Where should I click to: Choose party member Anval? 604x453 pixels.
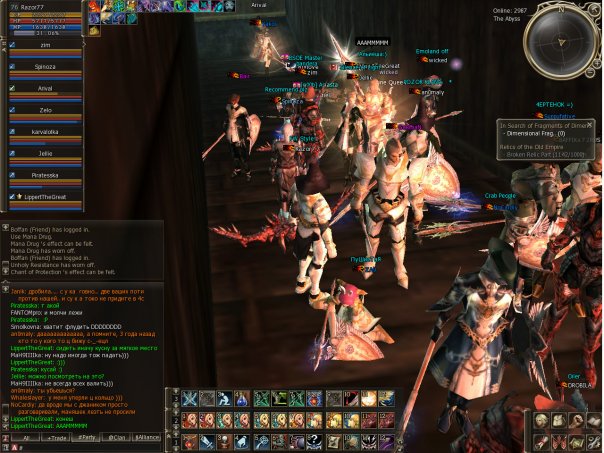click(44, 86)
